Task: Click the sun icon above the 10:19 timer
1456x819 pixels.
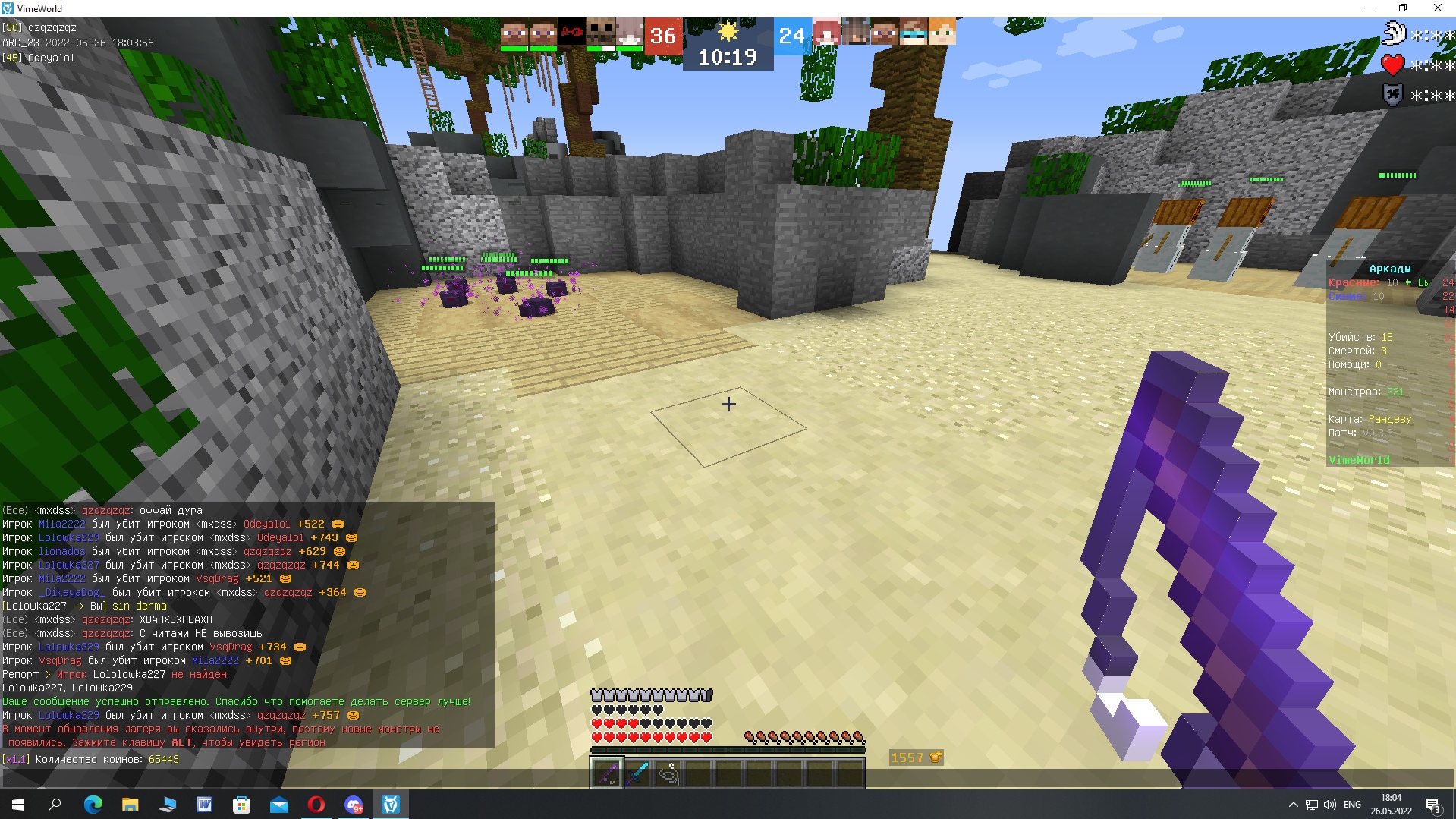Action: (x=729, y=30)
